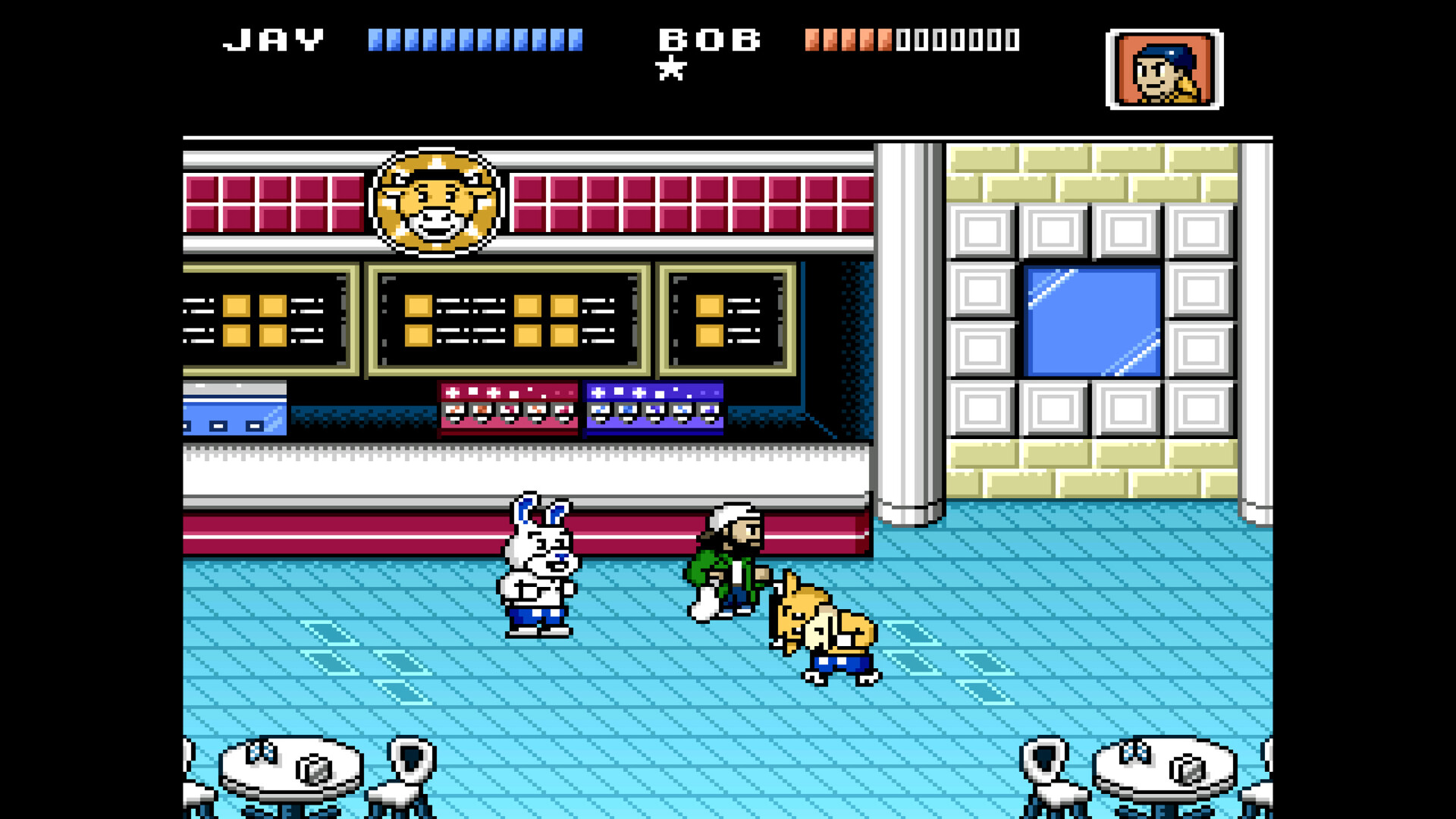The width and height of the screenshot is (1456, 819).
Task: Click the BOB name label
Action: [x=711, y=38]
